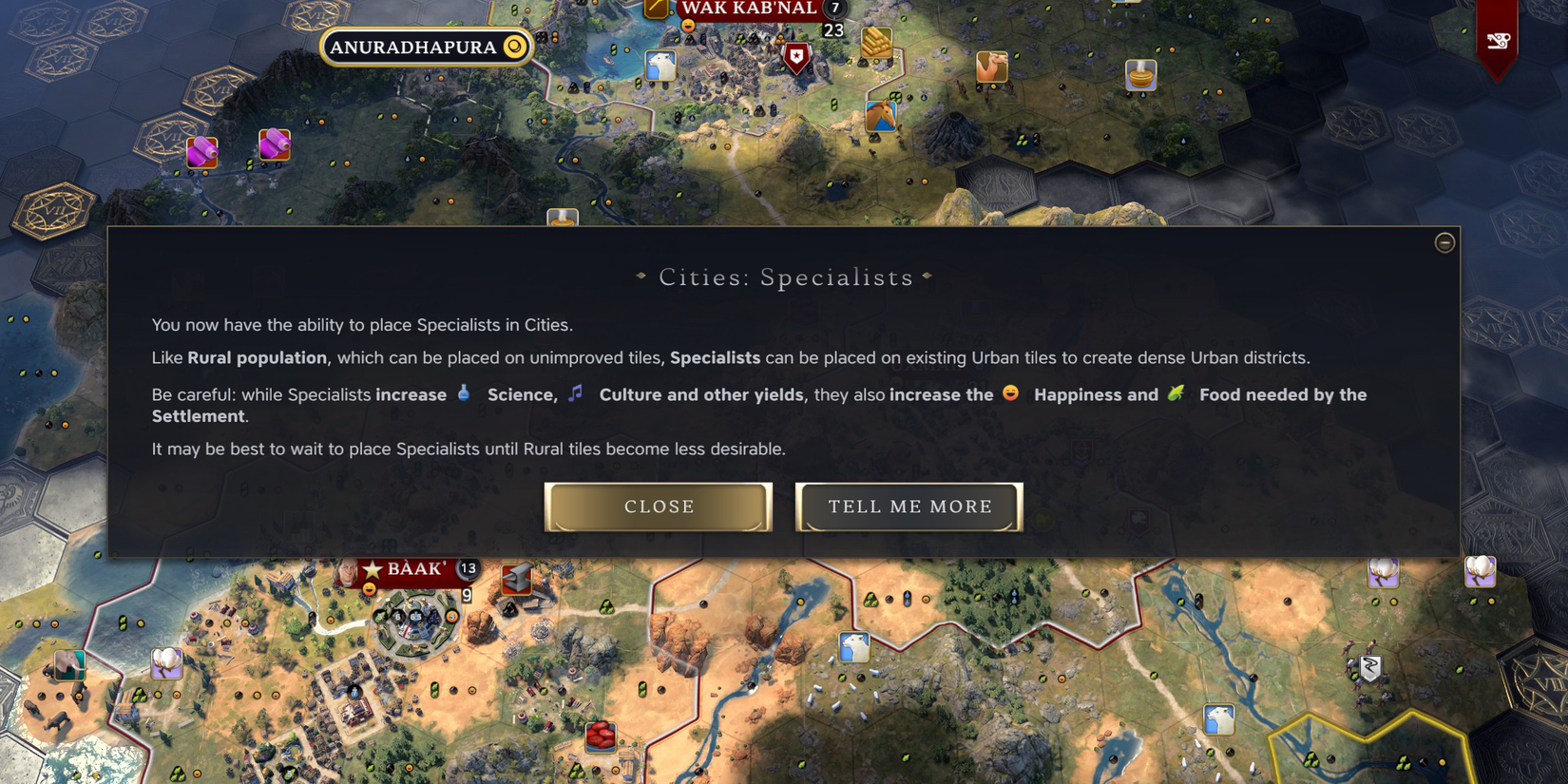The width and height of the screenshot is (1568, 784).
Task: Open the anvil production icon beside Bàak'
Action: tap(516, 578)
